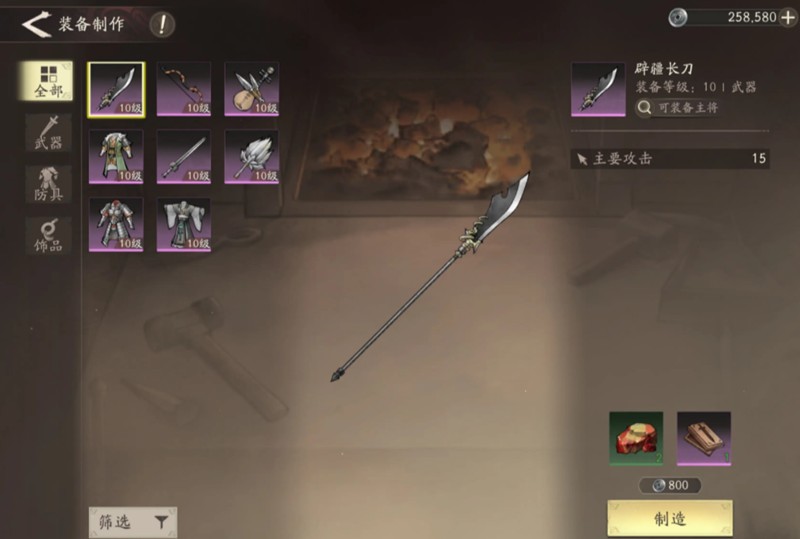Open the 防具 armor tab
800x539 pixels.
48,185
